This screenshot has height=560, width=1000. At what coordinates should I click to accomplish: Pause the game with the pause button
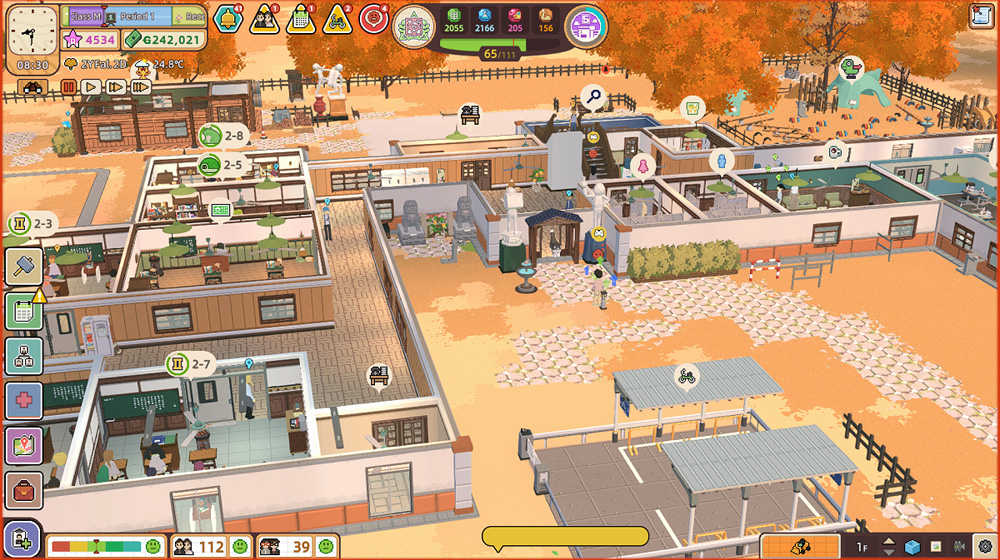point(69,87)
